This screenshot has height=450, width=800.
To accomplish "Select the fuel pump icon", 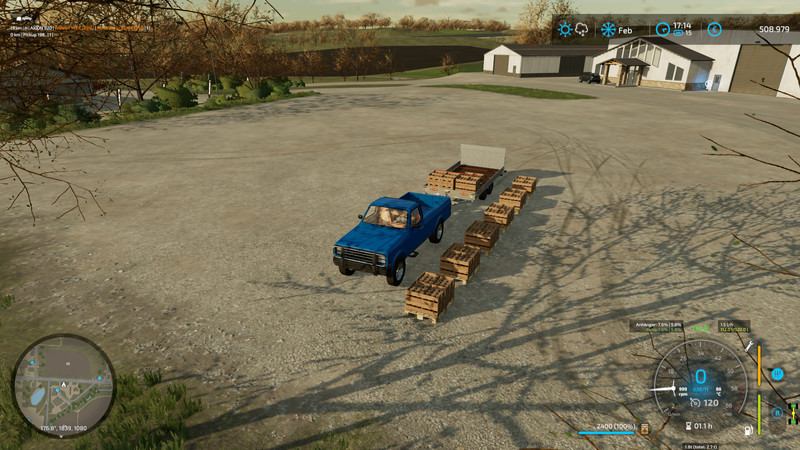I will [x=746, y=432].
